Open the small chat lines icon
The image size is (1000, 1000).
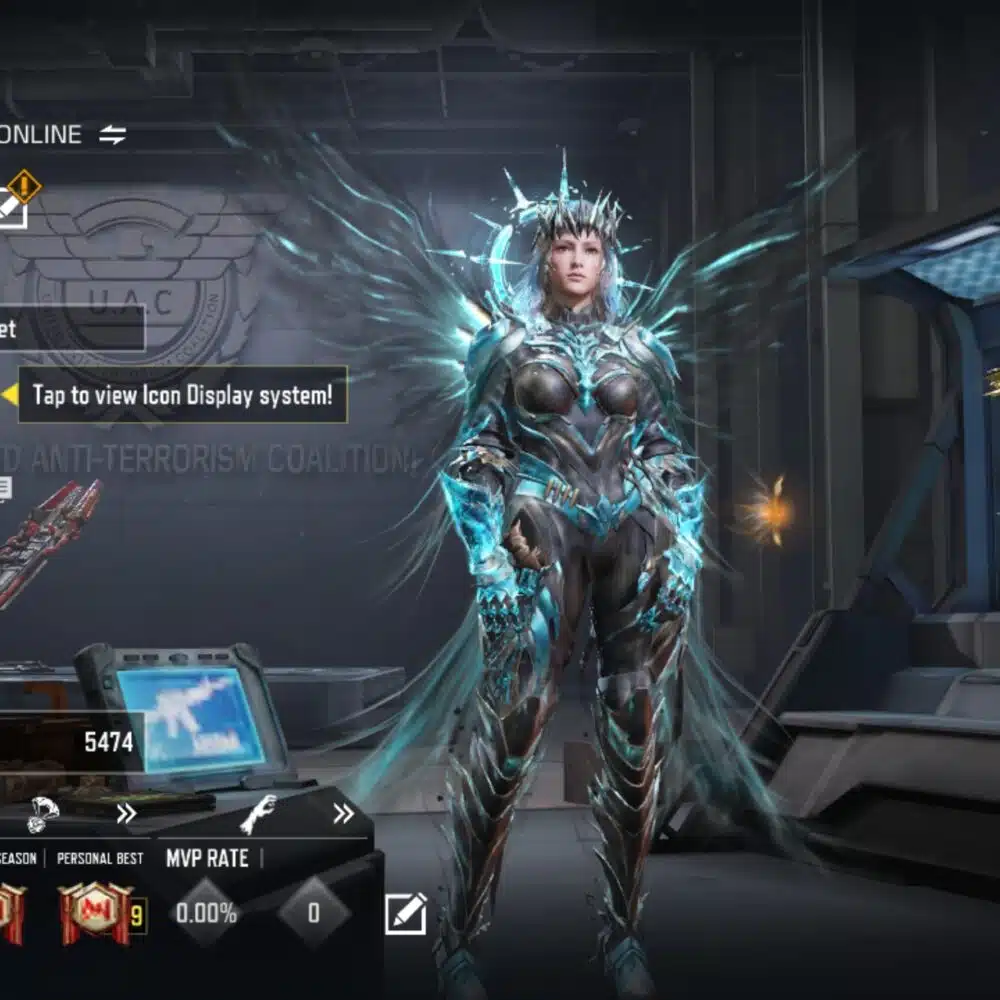[5, 488]
